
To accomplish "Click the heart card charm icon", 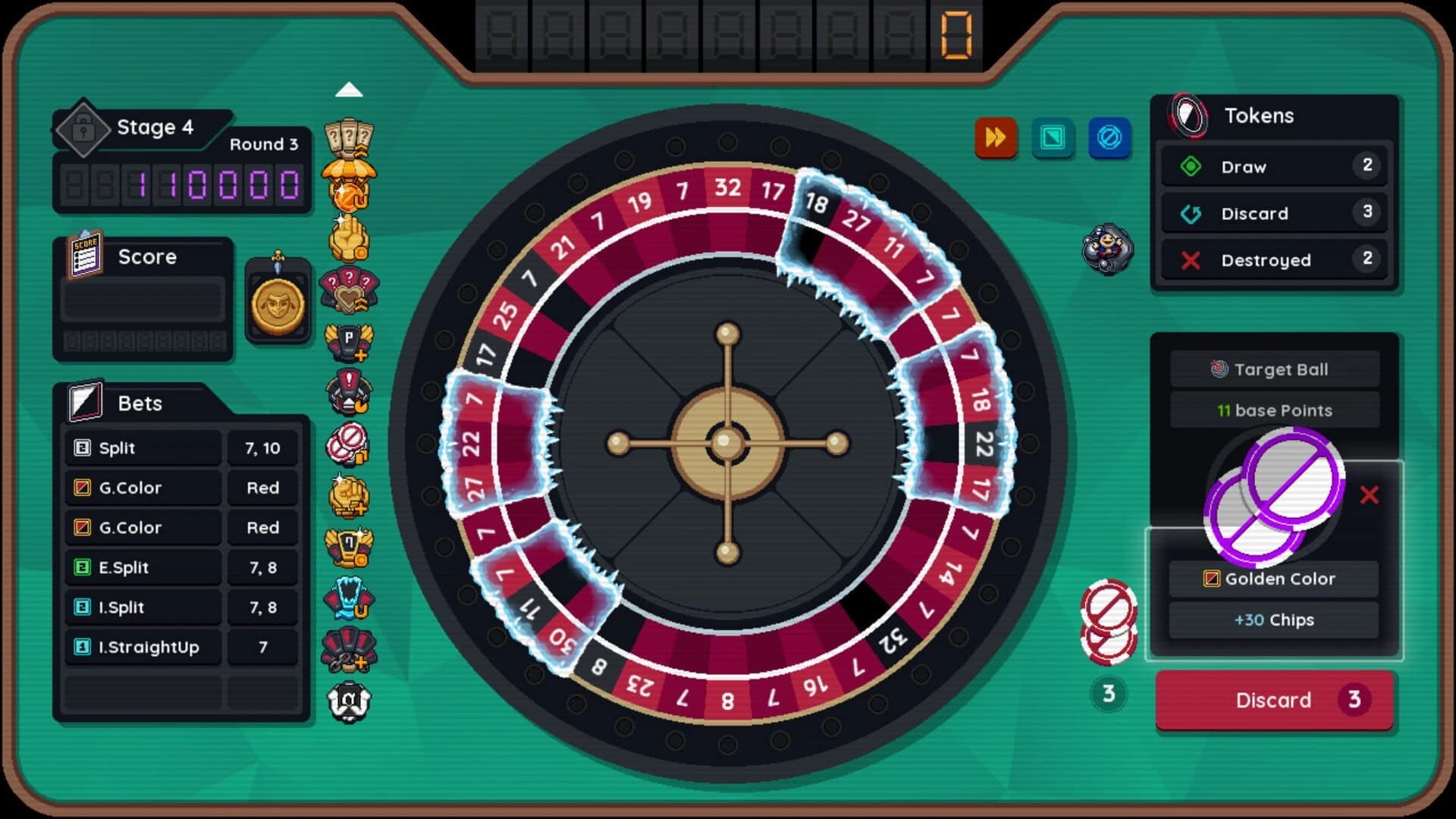I will (349, 292).
